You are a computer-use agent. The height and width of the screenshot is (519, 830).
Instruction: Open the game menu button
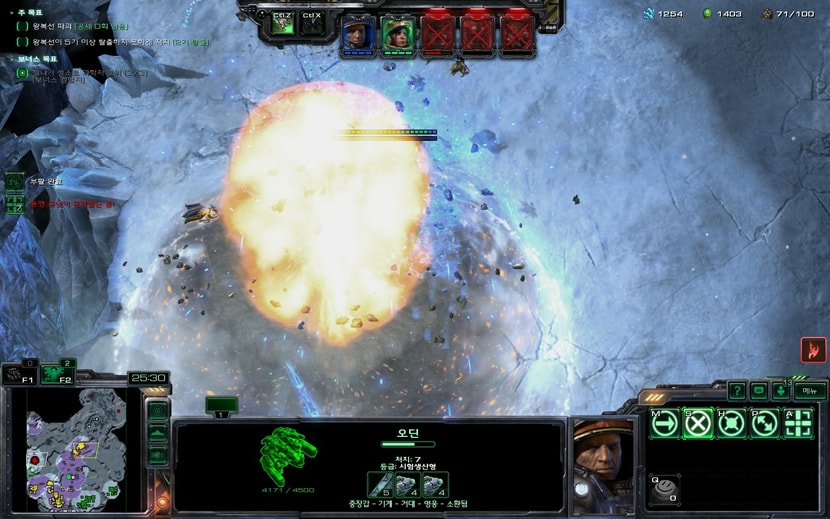pyautogui.click(x=809, y=391)
